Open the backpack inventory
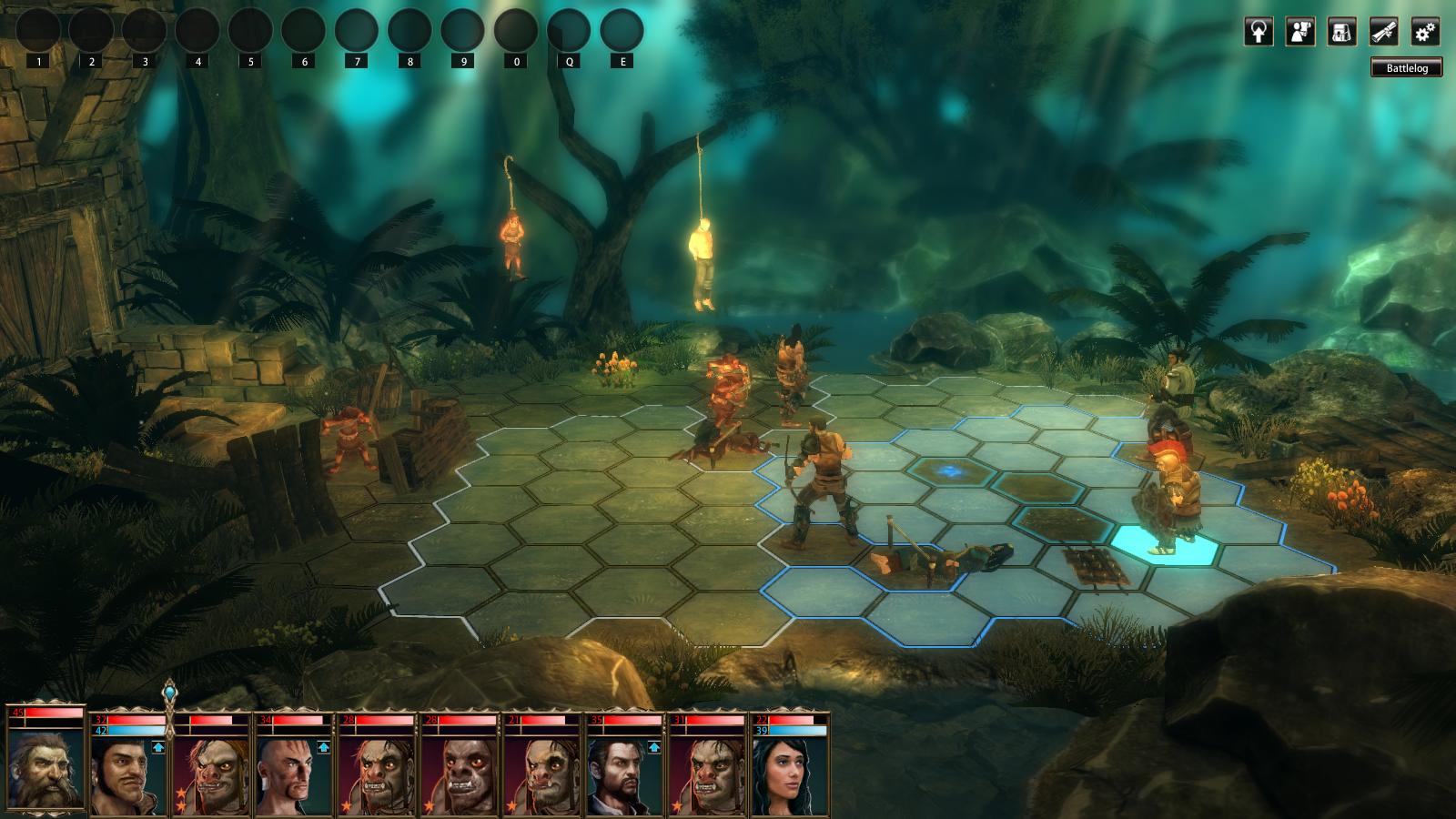The height and width of the screenshot is (819, 1456). tap(1341, 32)
